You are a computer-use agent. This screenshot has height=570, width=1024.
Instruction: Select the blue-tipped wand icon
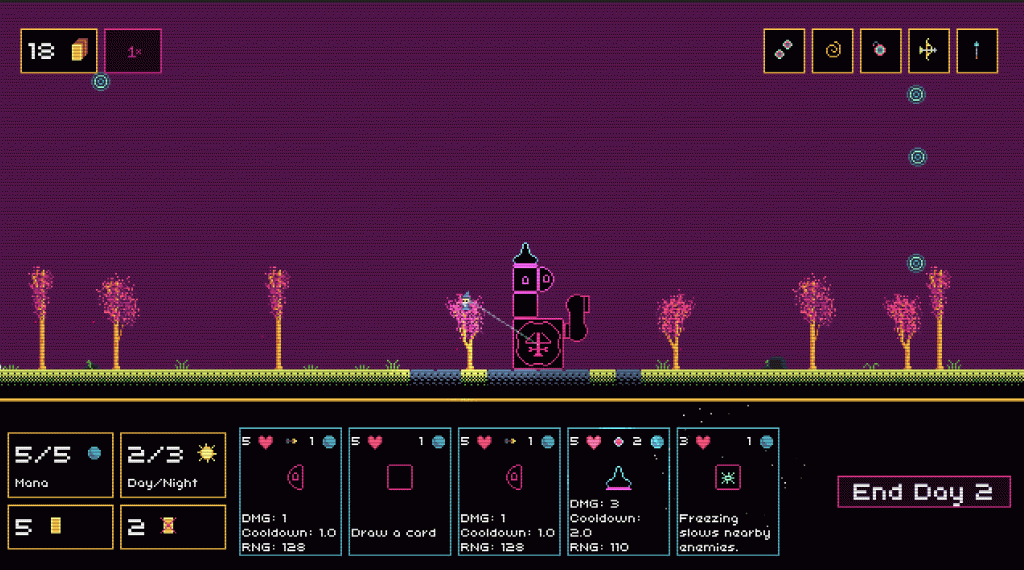(x=976, y=51)
